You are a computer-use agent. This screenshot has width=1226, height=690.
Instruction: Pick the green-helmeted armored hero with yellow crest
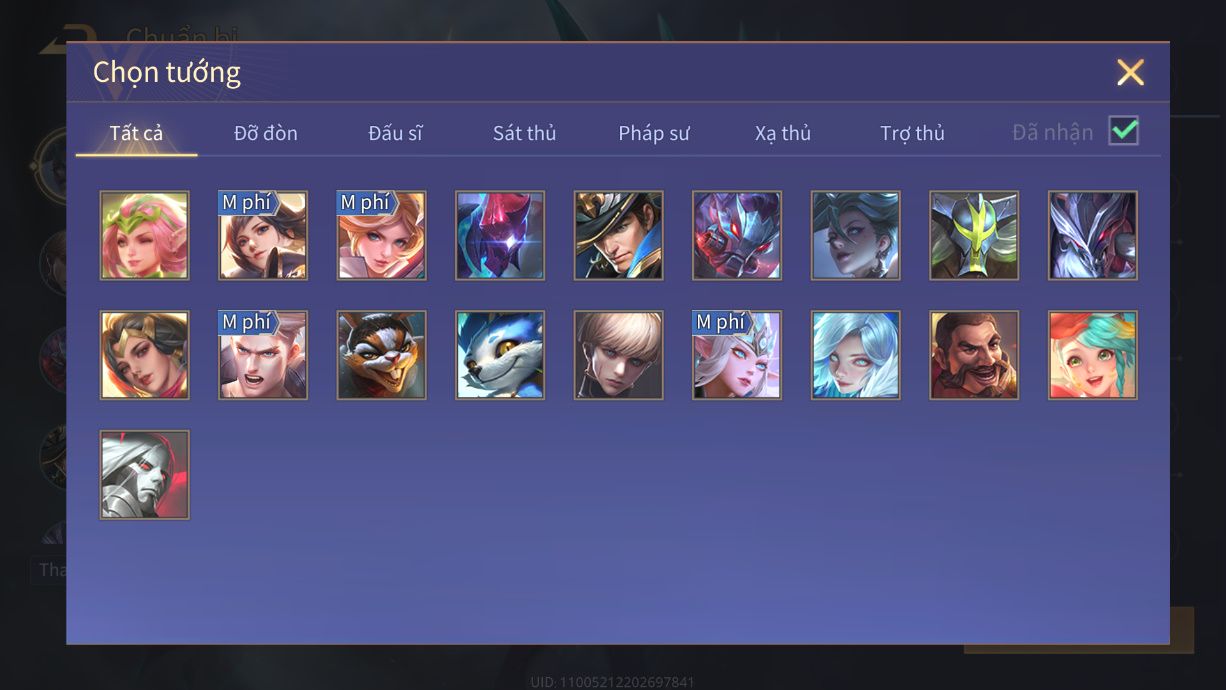[974, 236]
